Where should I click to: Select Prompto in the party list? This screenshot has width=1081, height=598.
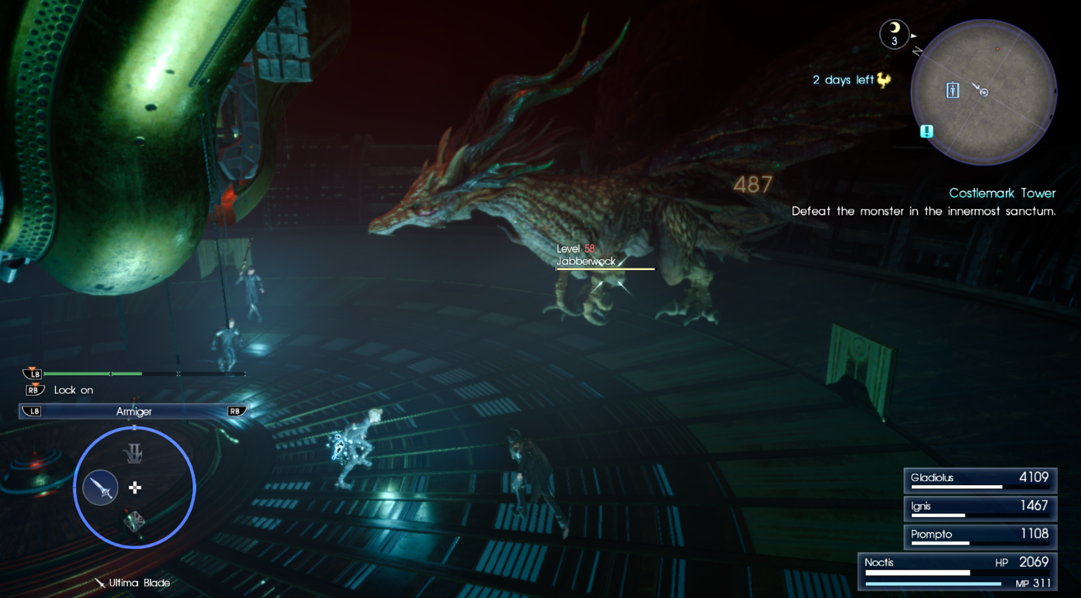click(979, 536)
